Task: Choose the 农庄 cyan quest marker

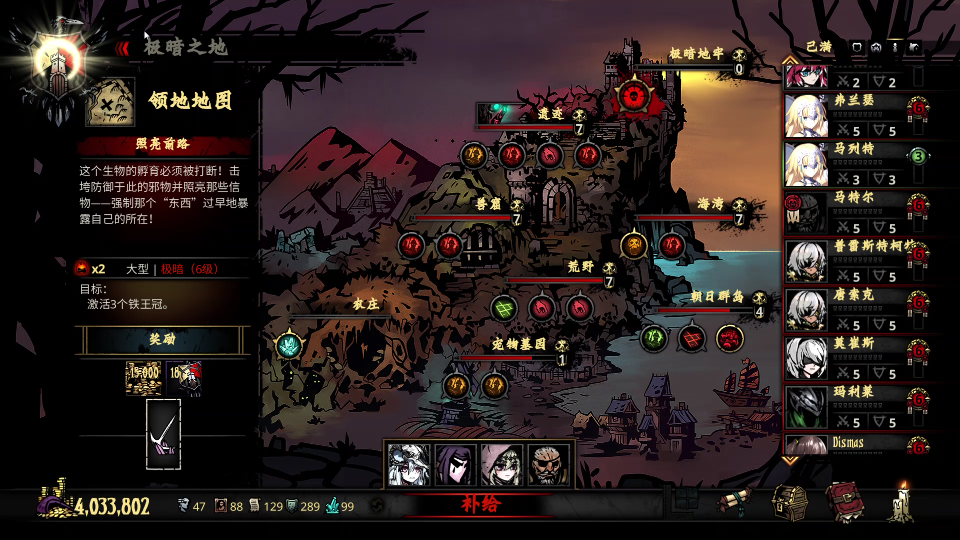Action: click(289, 345)
